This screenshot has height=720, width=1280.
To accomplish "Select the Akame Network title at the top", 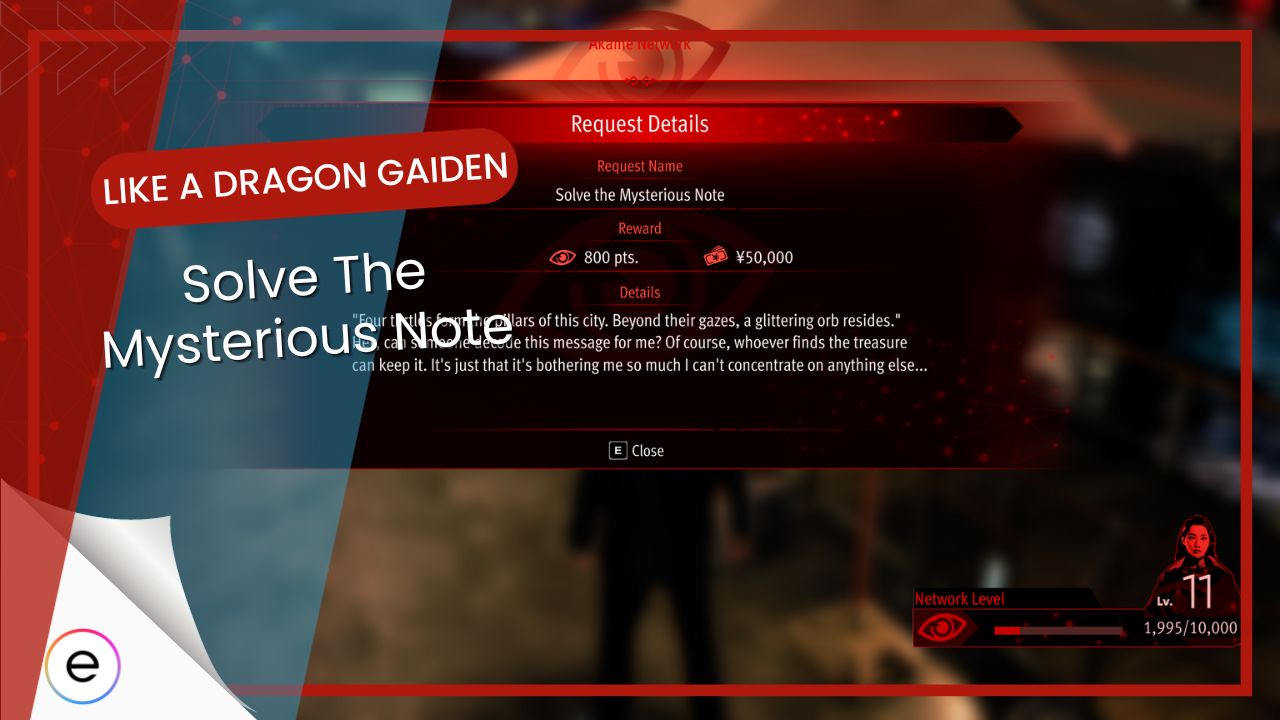I will coord(640,43).
